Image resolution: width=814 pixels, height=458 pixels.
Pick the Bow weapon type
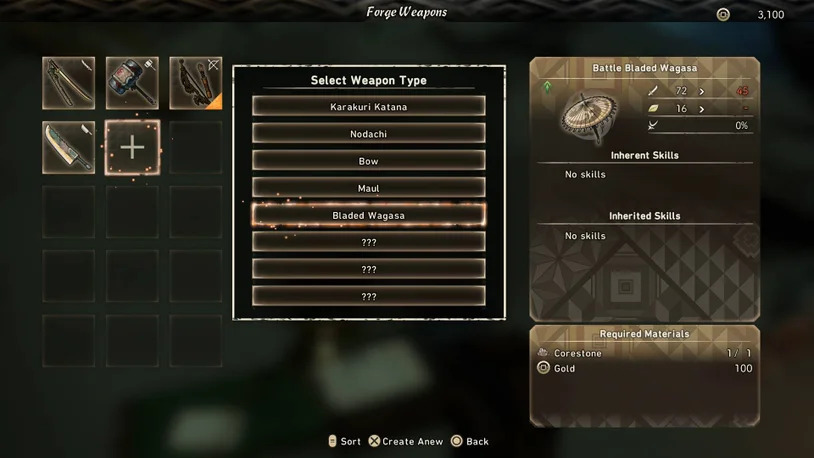(x=368, y=160)
